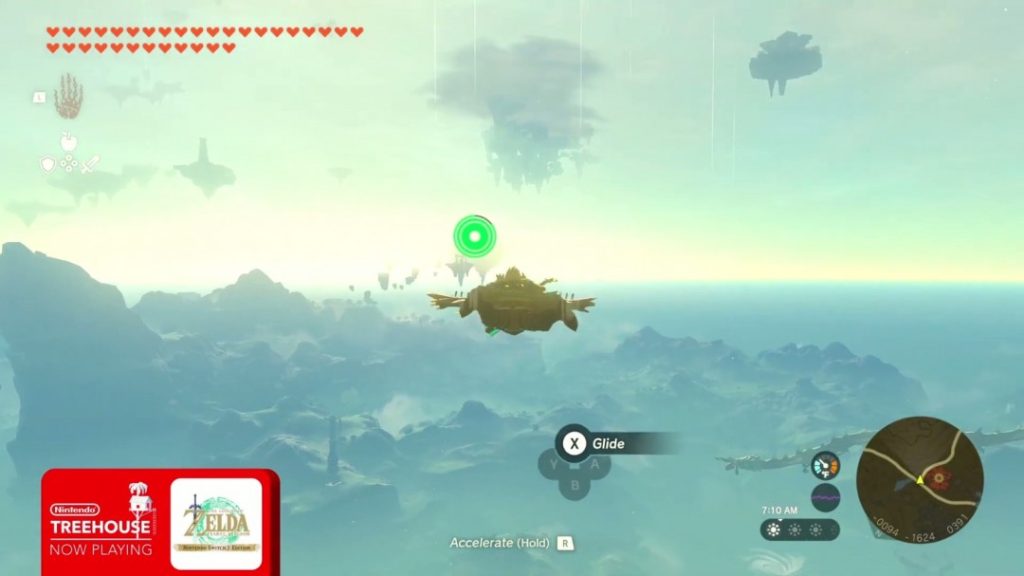Select the shield quick-swap icon
Screen dimensions: 1024x576
coord(47,165)
